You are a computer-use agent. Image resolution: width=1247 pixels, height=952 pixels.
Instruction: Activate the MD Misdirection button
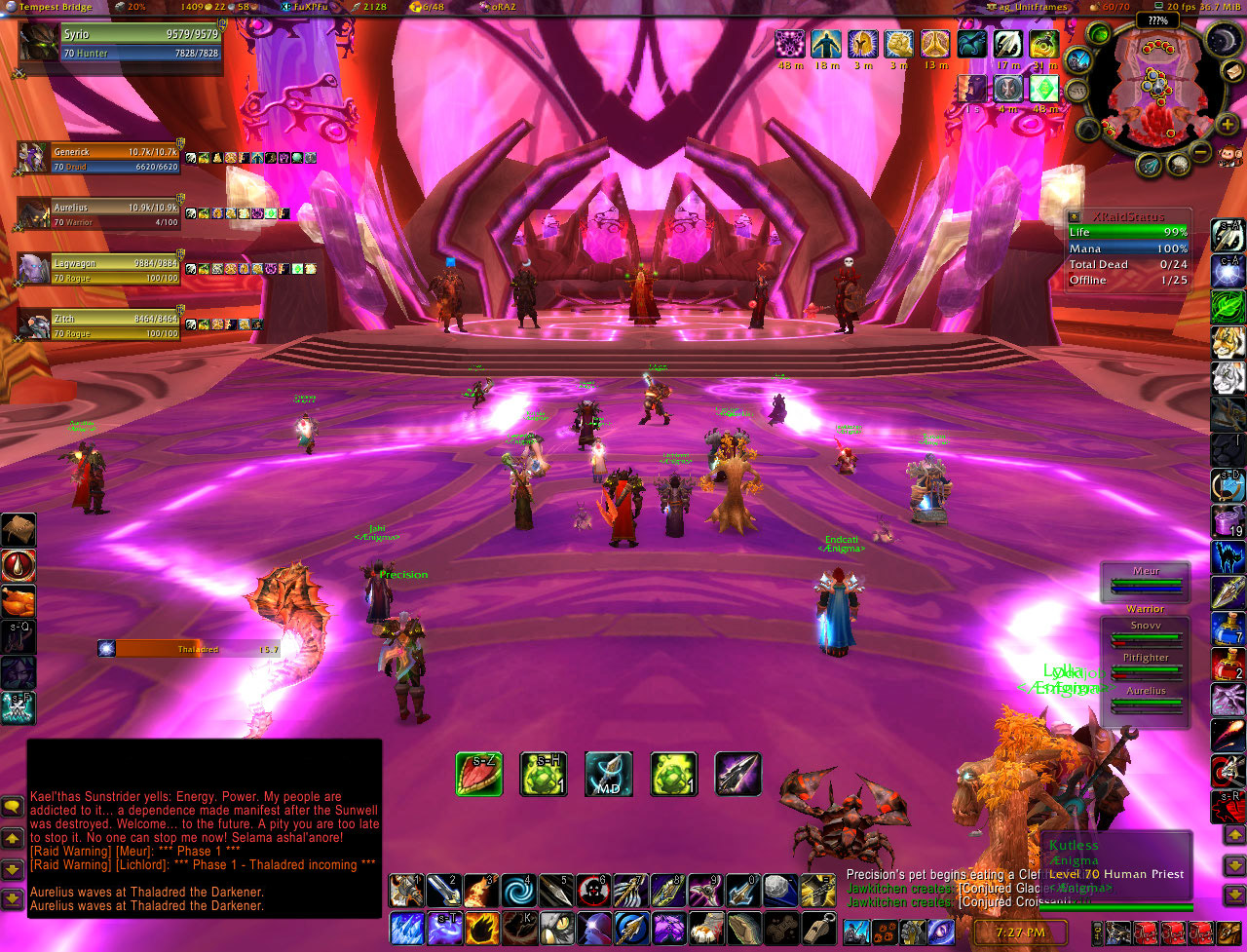[x=609, y=774]
